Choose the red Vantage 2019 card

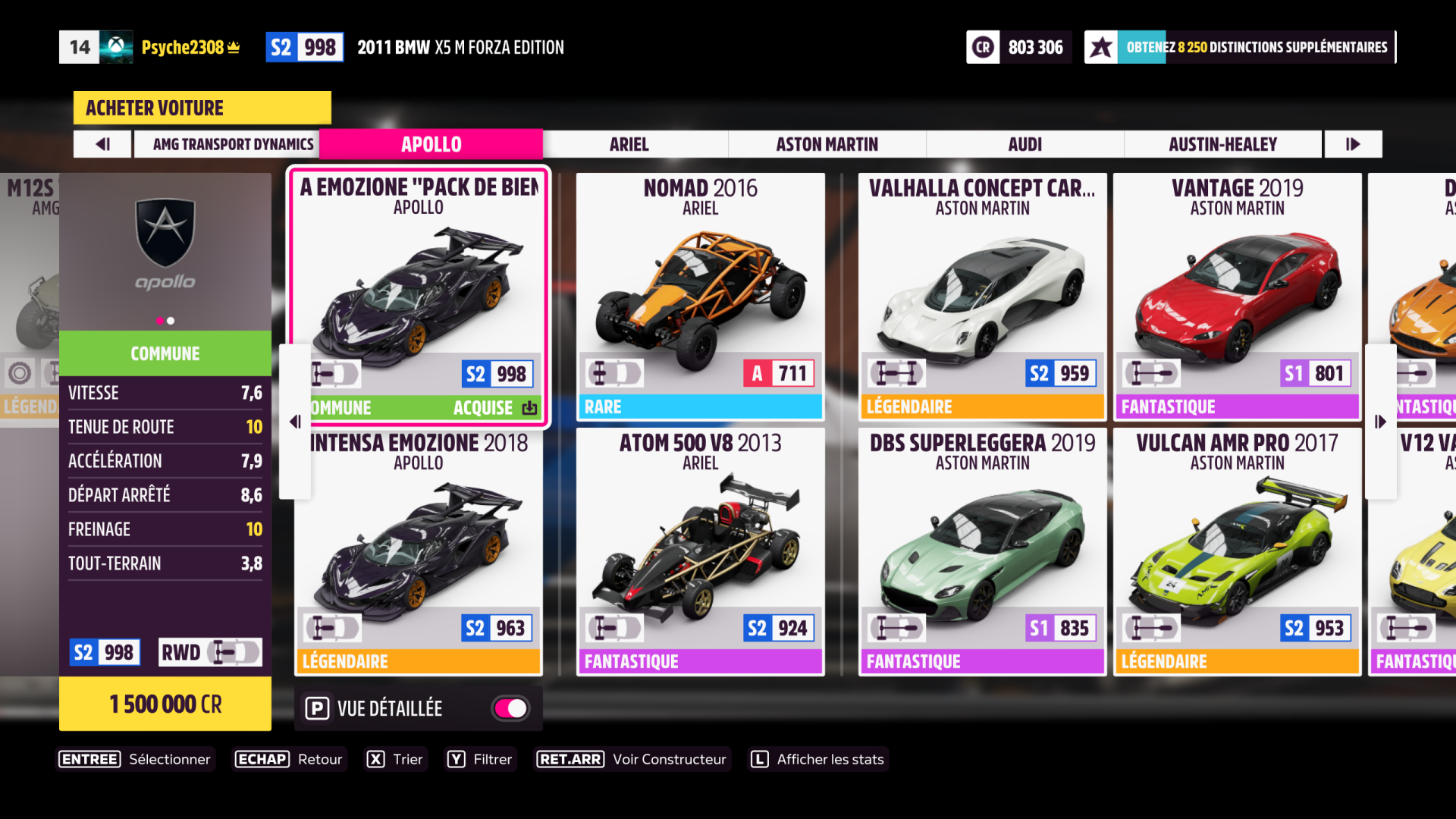point(1237,296)
